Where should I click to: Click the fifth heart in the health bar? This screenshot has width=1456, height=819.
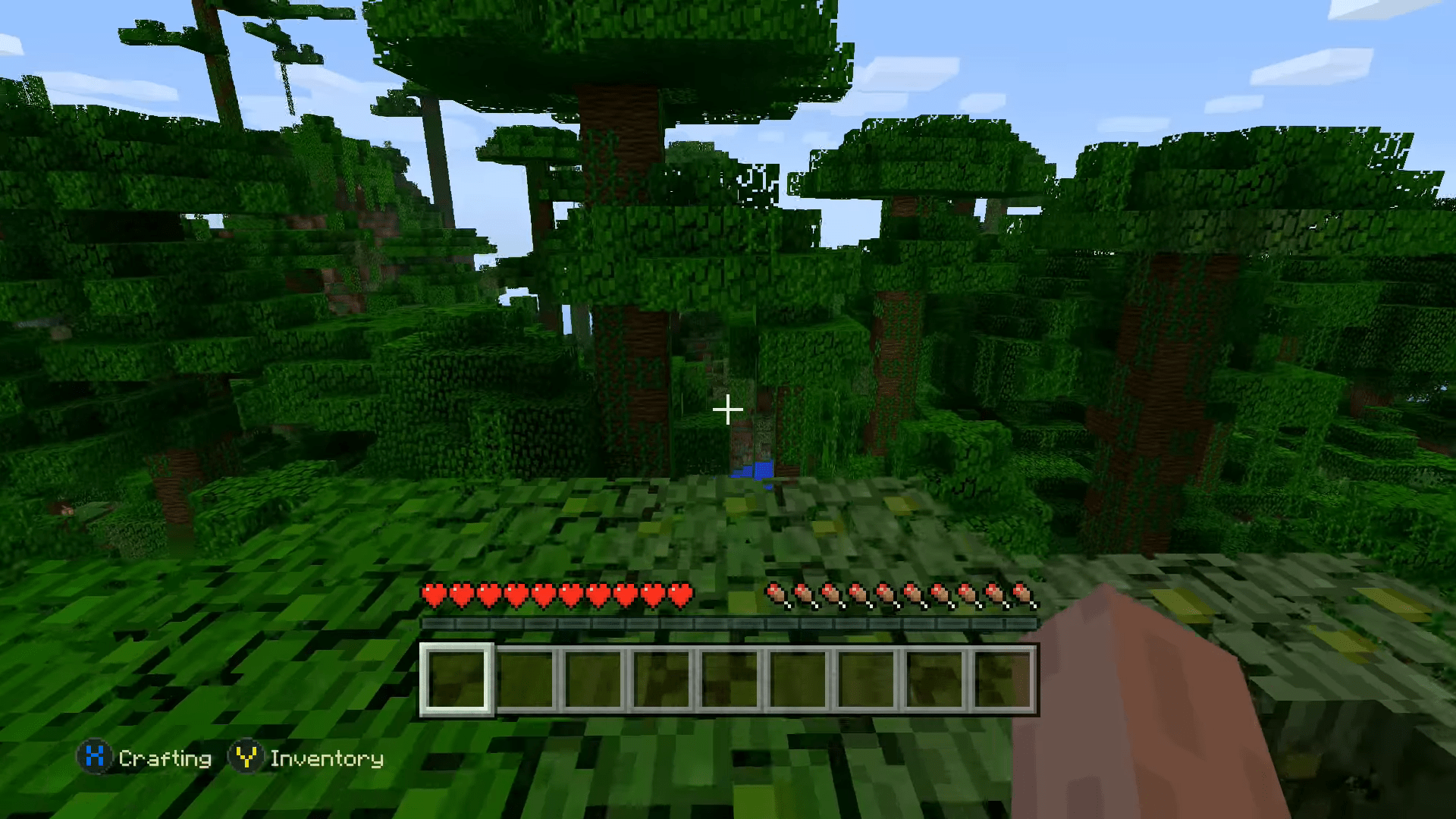coord(545,594)
